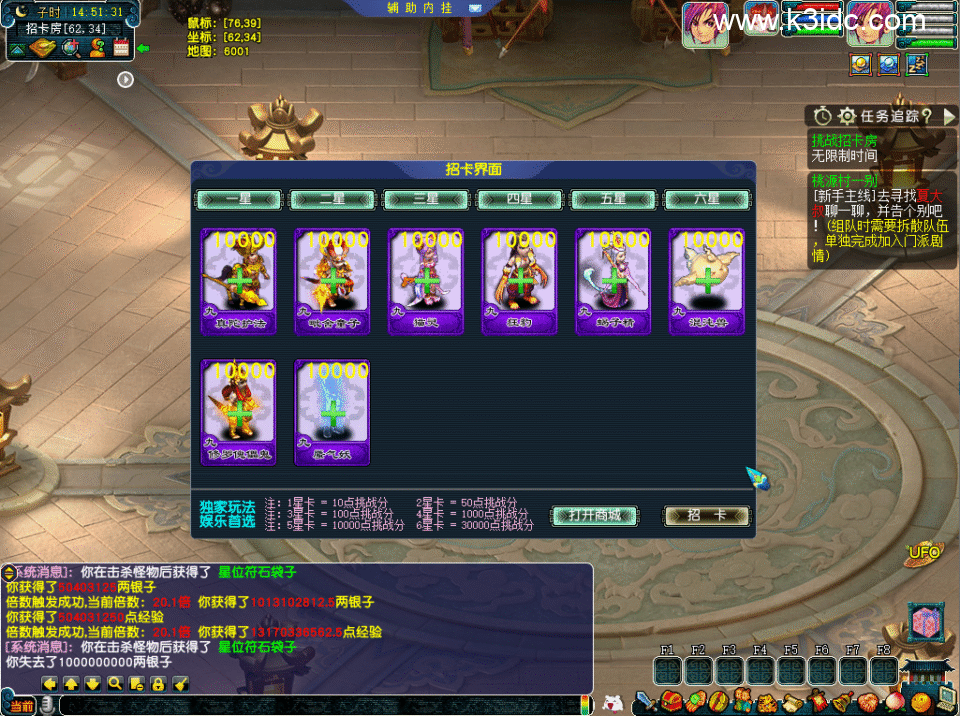Switch to the 一星 card tab
Viewport: 960px width, 716px height.
(x=239, y=199)
